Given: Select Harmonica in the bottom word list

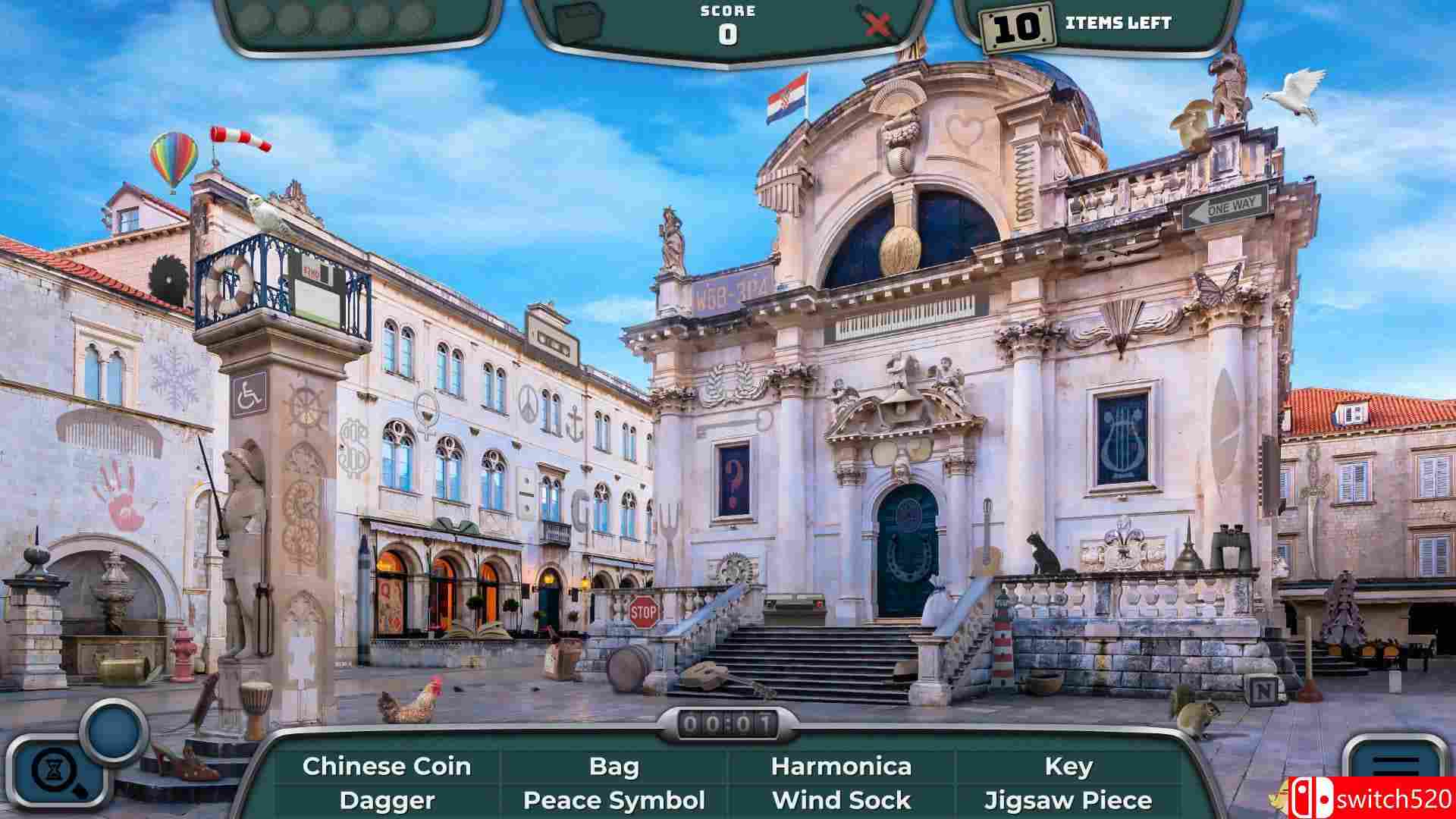Looking at the screenshot, I should pyautogui.click(x=842, y=766).
